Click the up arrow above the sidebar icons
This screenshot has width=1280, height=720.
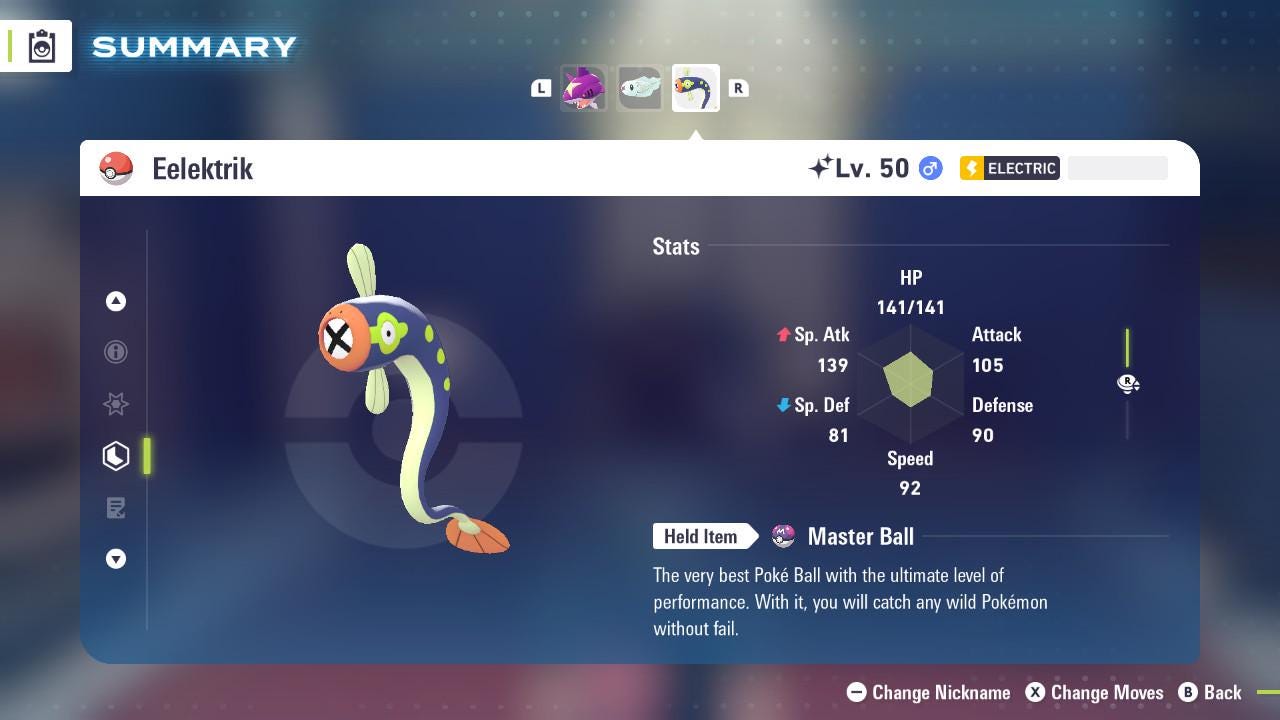pyautogui.click(x=116, y=300)
